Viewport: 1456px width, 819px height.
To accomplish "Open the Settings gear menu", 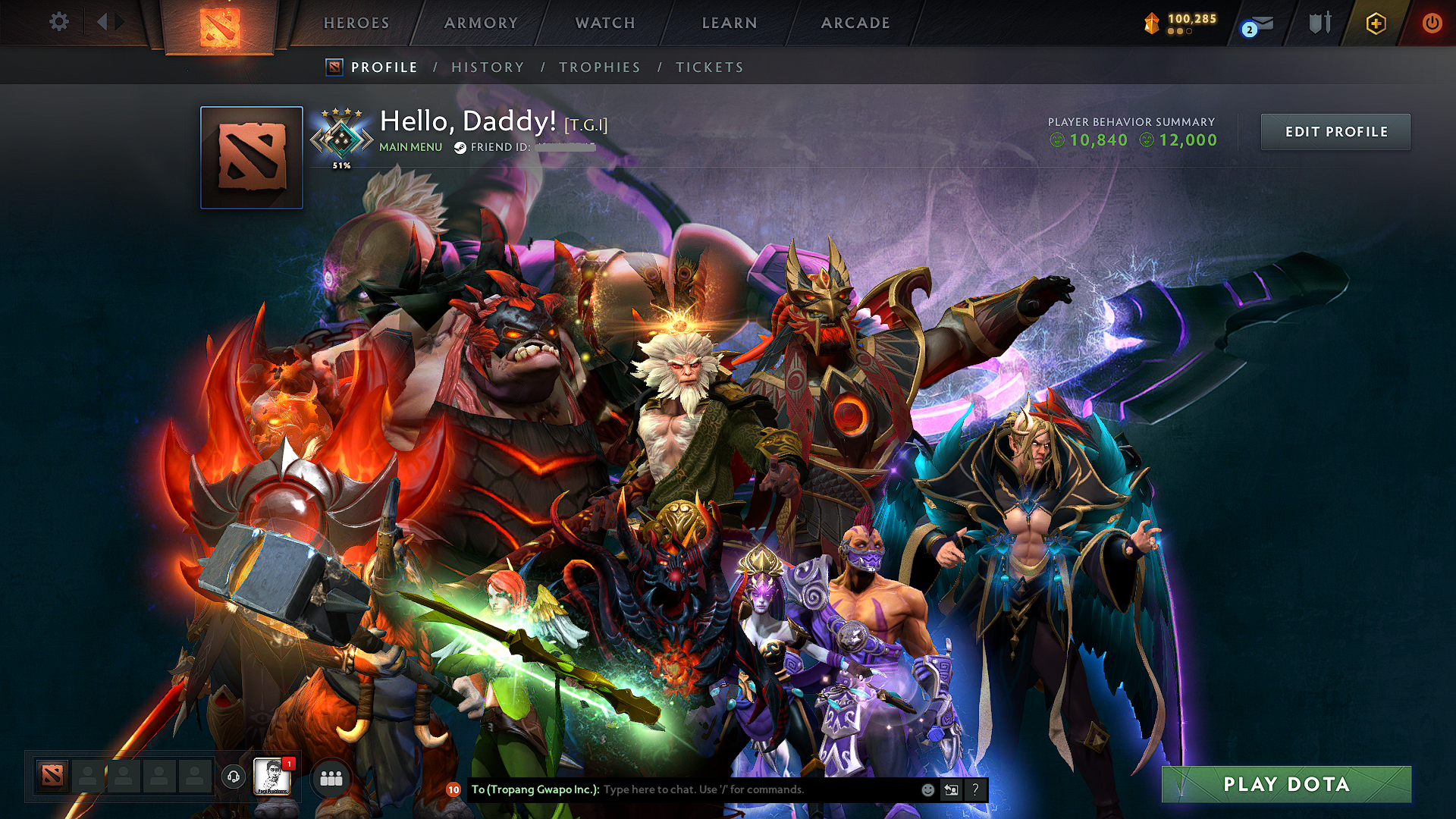I will [58, 23].
